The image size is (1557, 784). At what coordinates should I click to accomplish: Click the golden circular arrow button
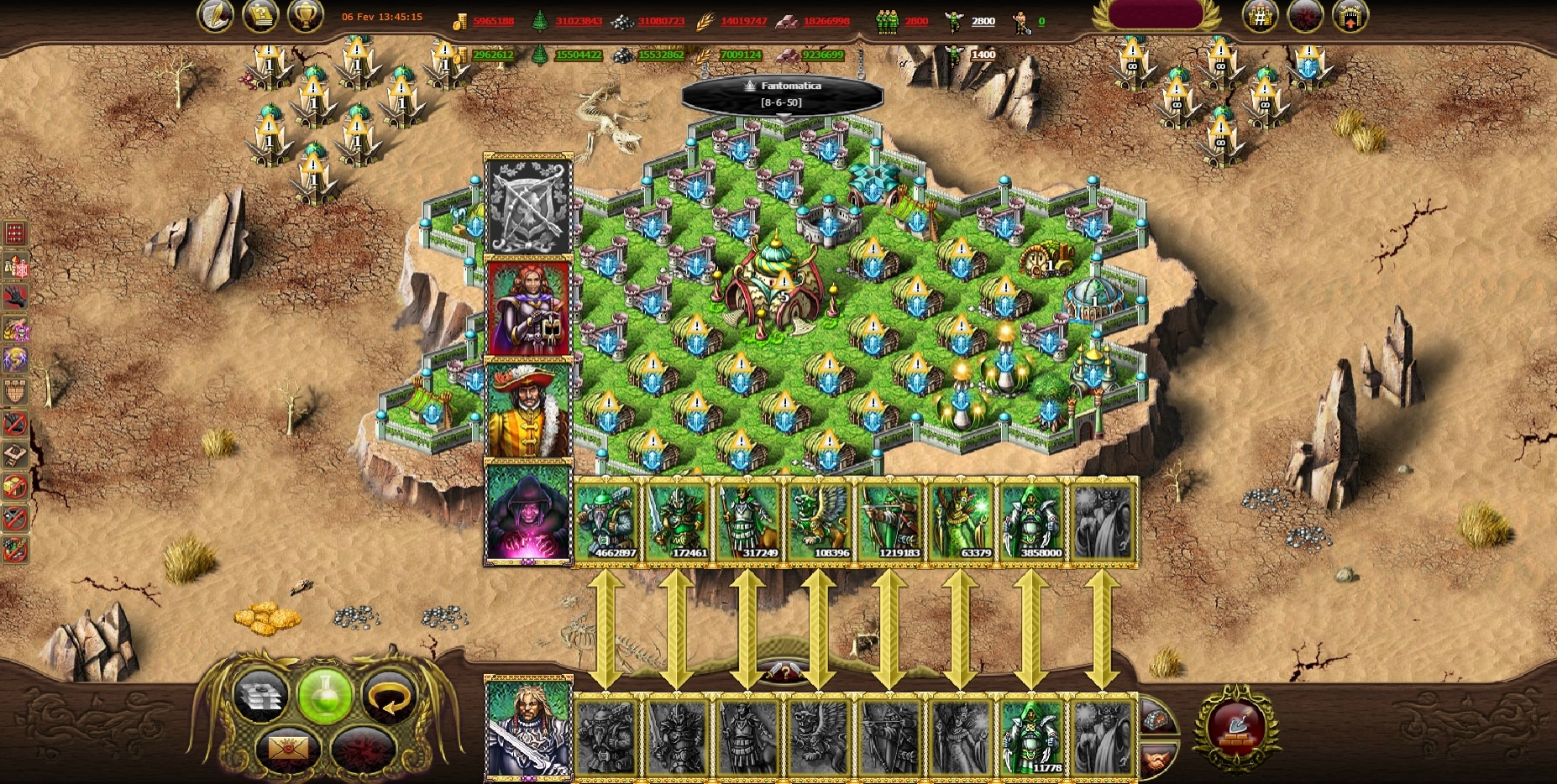click(389, 696)
